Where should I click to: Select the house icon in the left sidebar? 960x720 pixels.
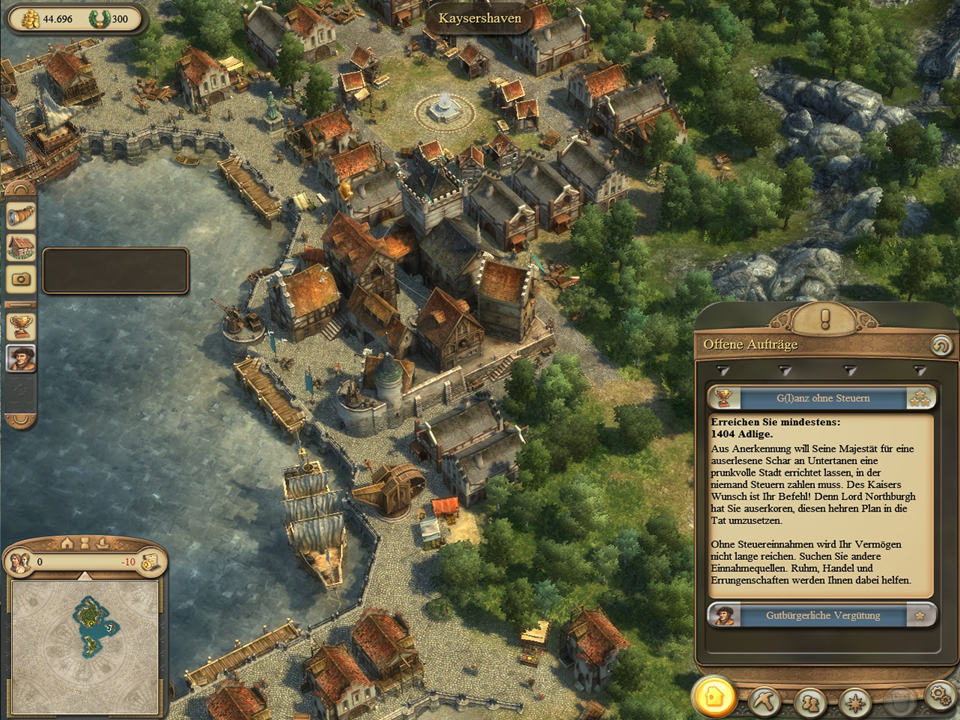pos(20,247)
